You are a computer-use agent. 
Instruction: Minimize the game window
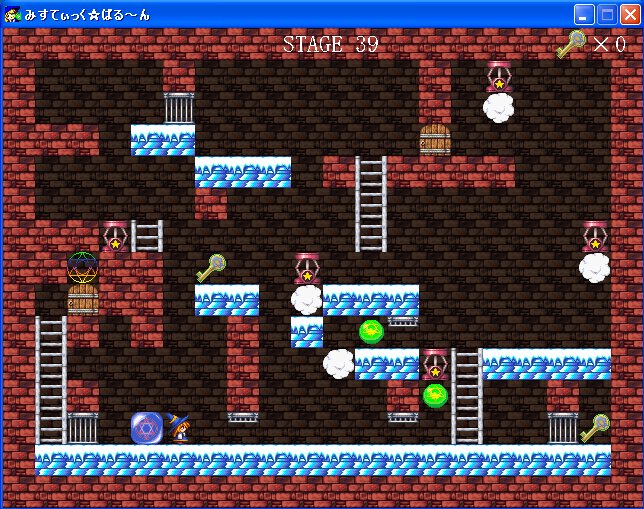pyautogui.click(x=584, y=14)
